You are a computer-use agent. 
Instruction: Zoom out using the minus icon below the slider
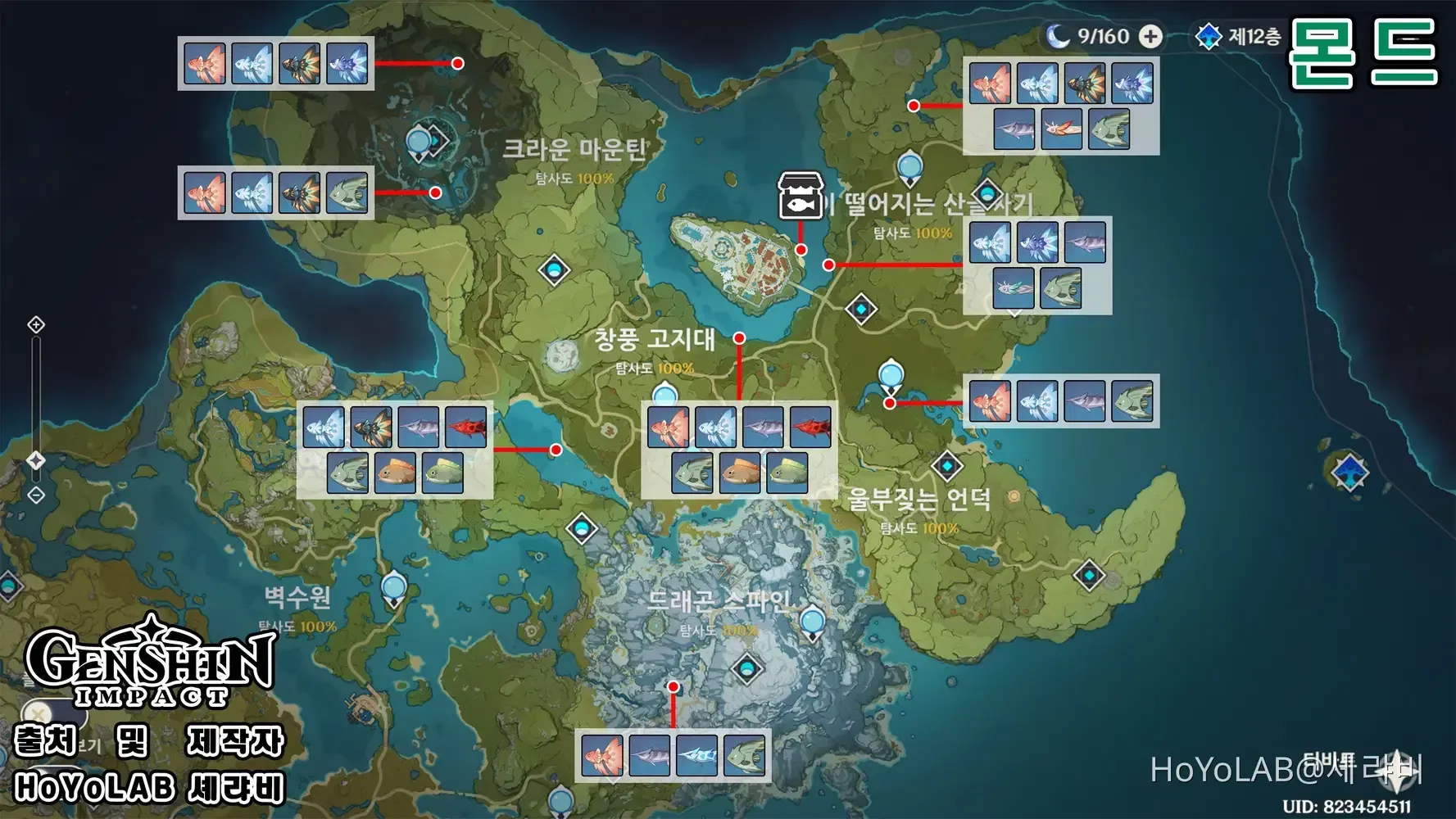(x=36, y=493)
